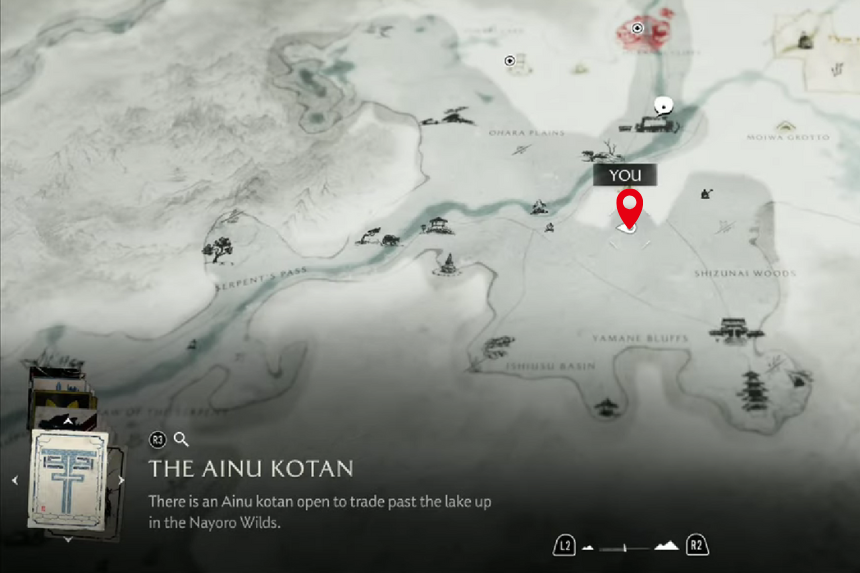Select the Moiwa Grotto map marker
The width and height of the screenshot is (860, 573).
click(x=785, y=126)
